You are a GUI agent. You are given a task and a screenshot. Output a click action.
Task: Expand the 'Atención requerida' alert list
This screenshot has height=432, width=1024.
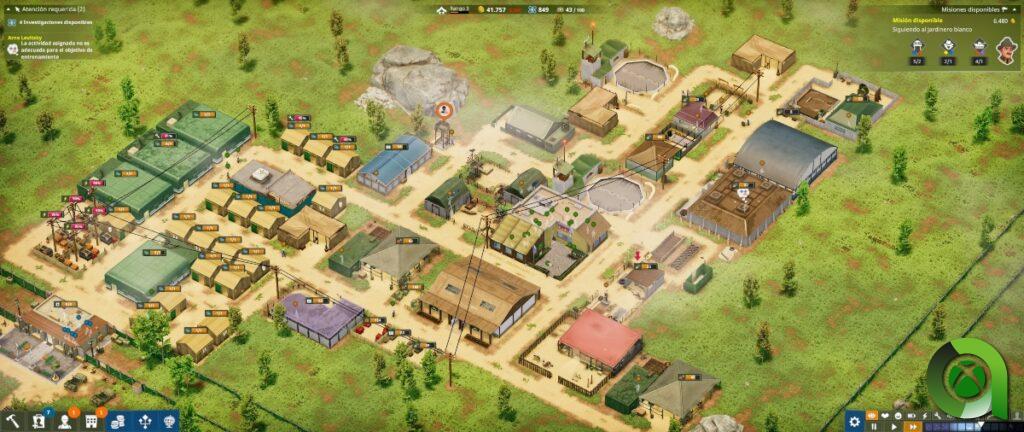(50, 8)
